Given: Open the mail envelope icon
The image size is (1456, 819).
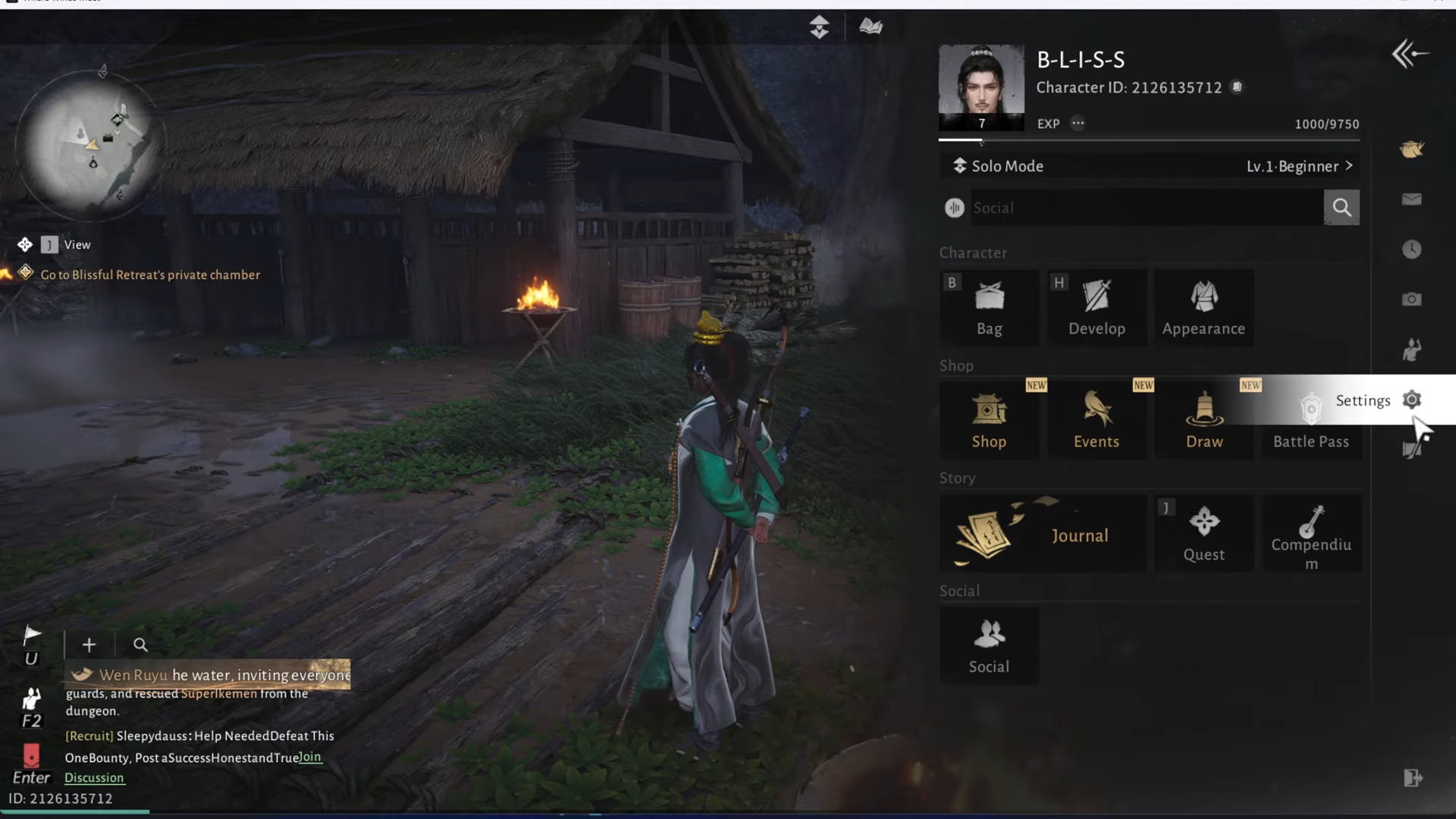Looking at the screenshot, I should click(1411, 199).
